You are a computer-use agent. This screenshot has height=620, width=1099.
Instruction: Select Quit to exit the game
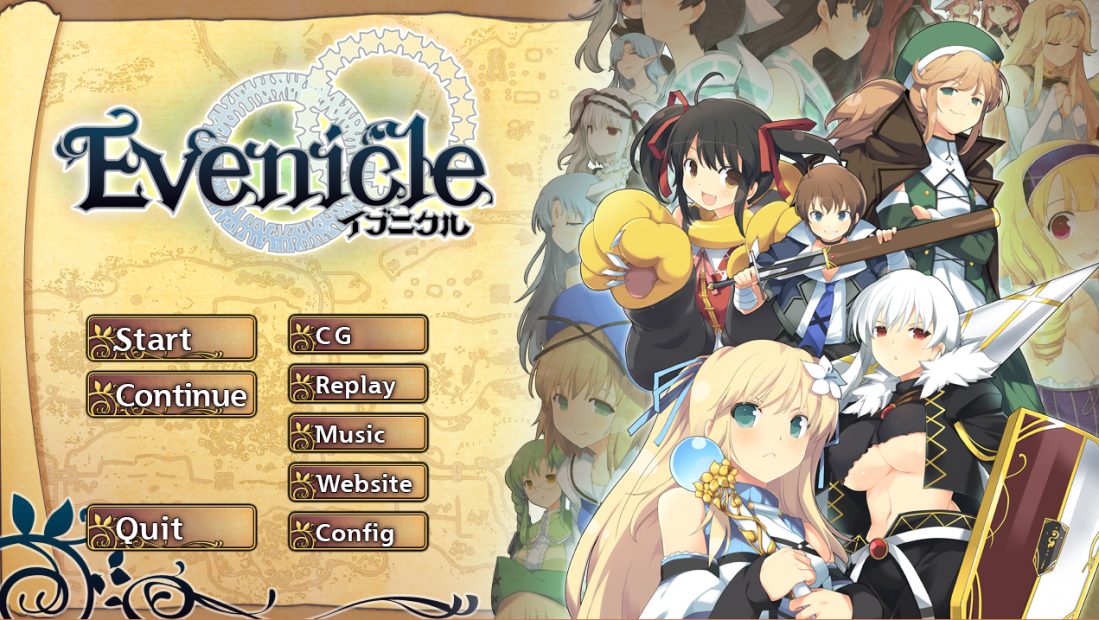tap(171, 527)
